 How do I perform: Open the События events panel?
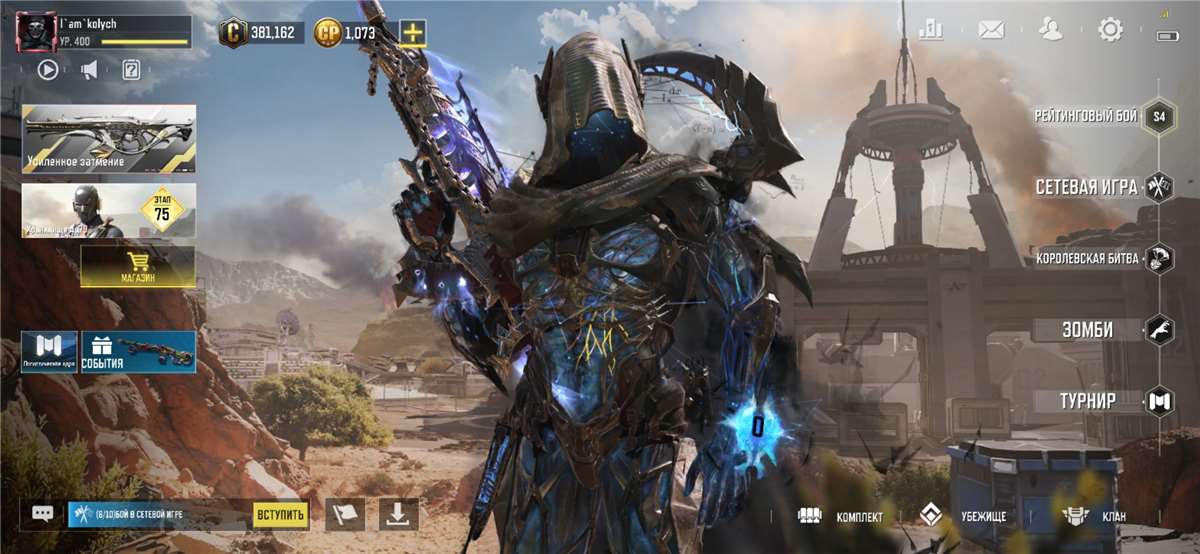click(138, 352)
